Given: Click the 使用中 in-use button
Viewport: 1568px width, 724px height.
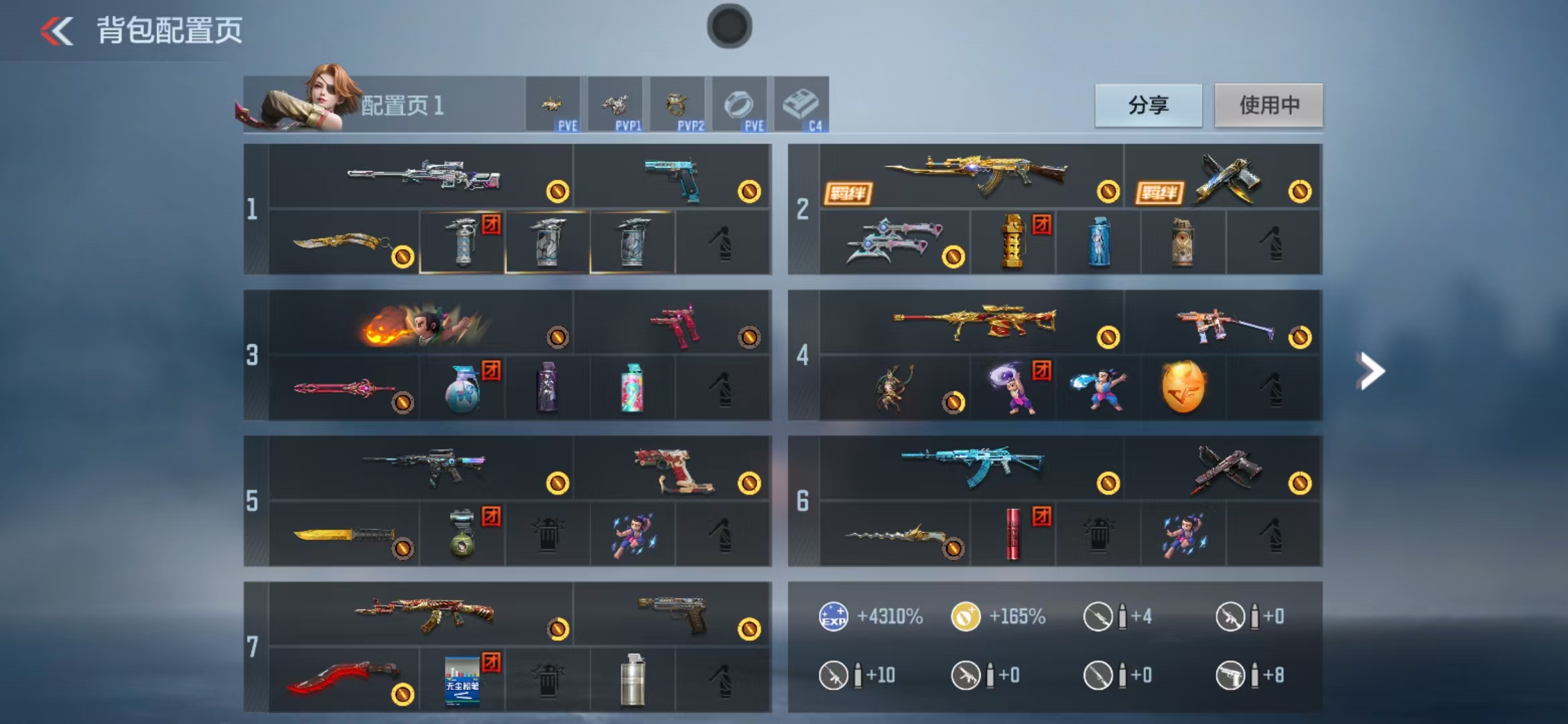Looking at the screenshot, I should pyautogui.click(x=1268, y=105).
